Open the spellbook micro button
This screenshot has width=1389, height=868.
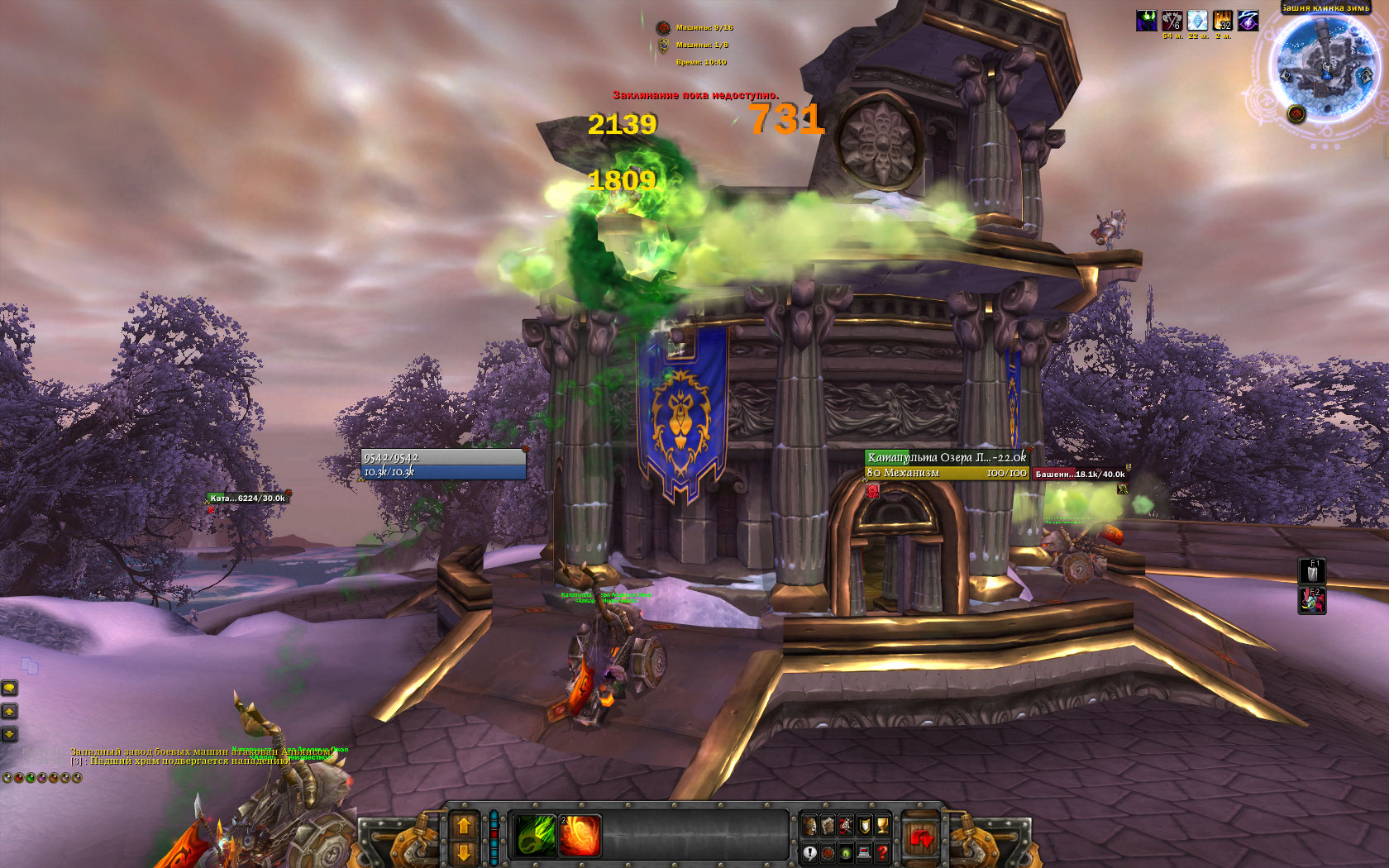tap(828, 825)
